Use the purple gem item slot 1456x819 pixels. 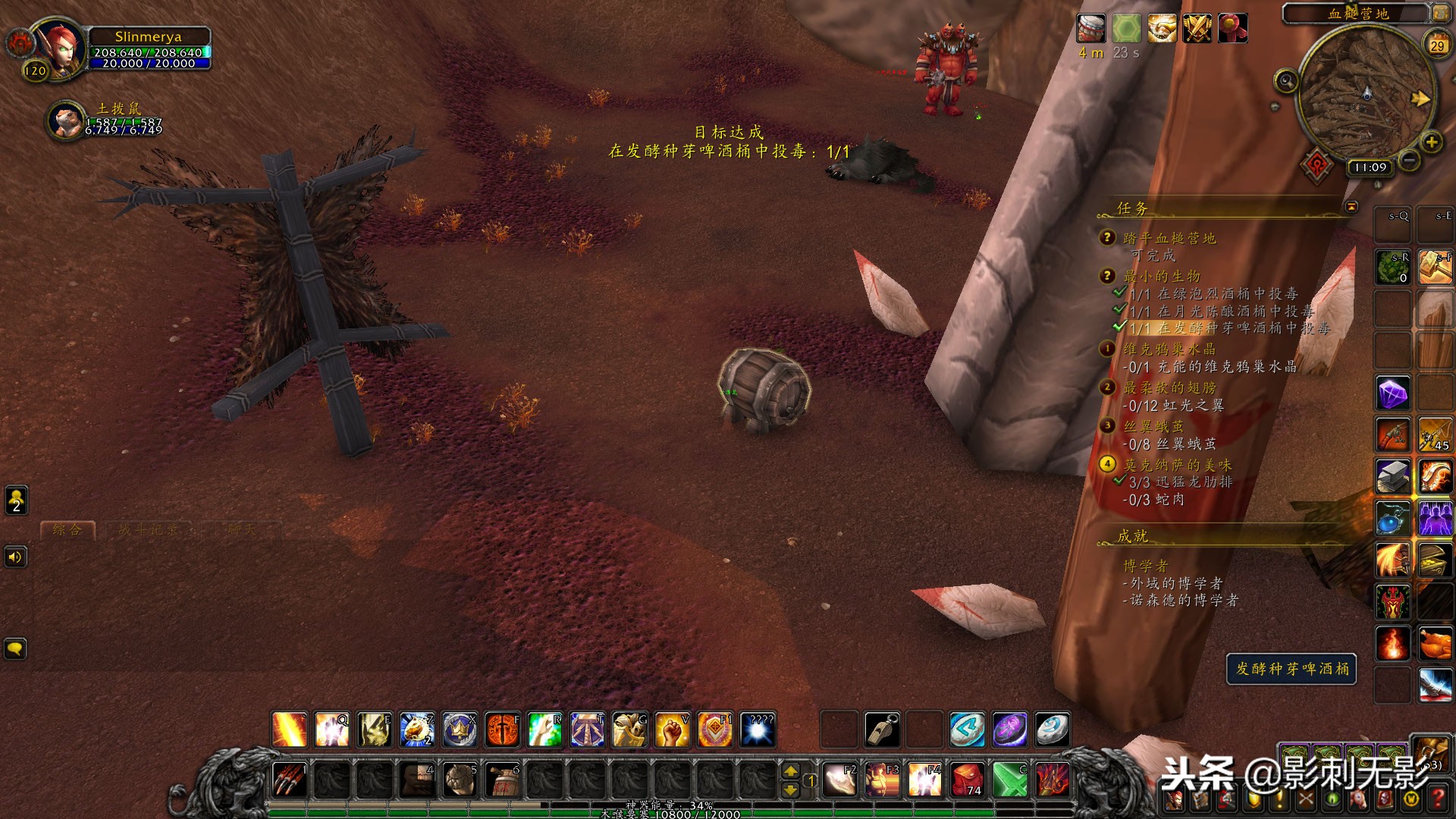1393,394
